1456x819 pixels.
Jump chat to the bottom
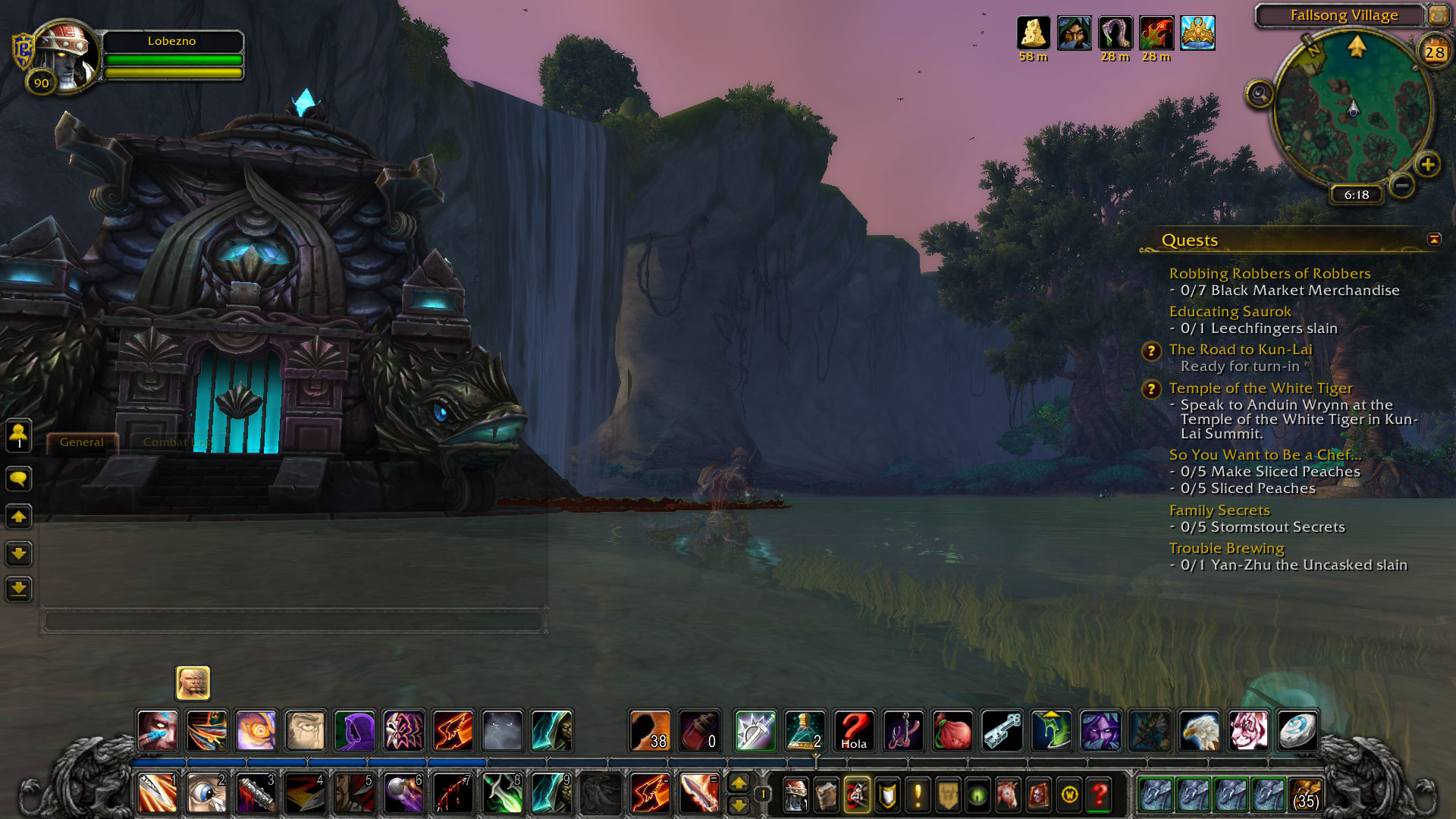19,588
